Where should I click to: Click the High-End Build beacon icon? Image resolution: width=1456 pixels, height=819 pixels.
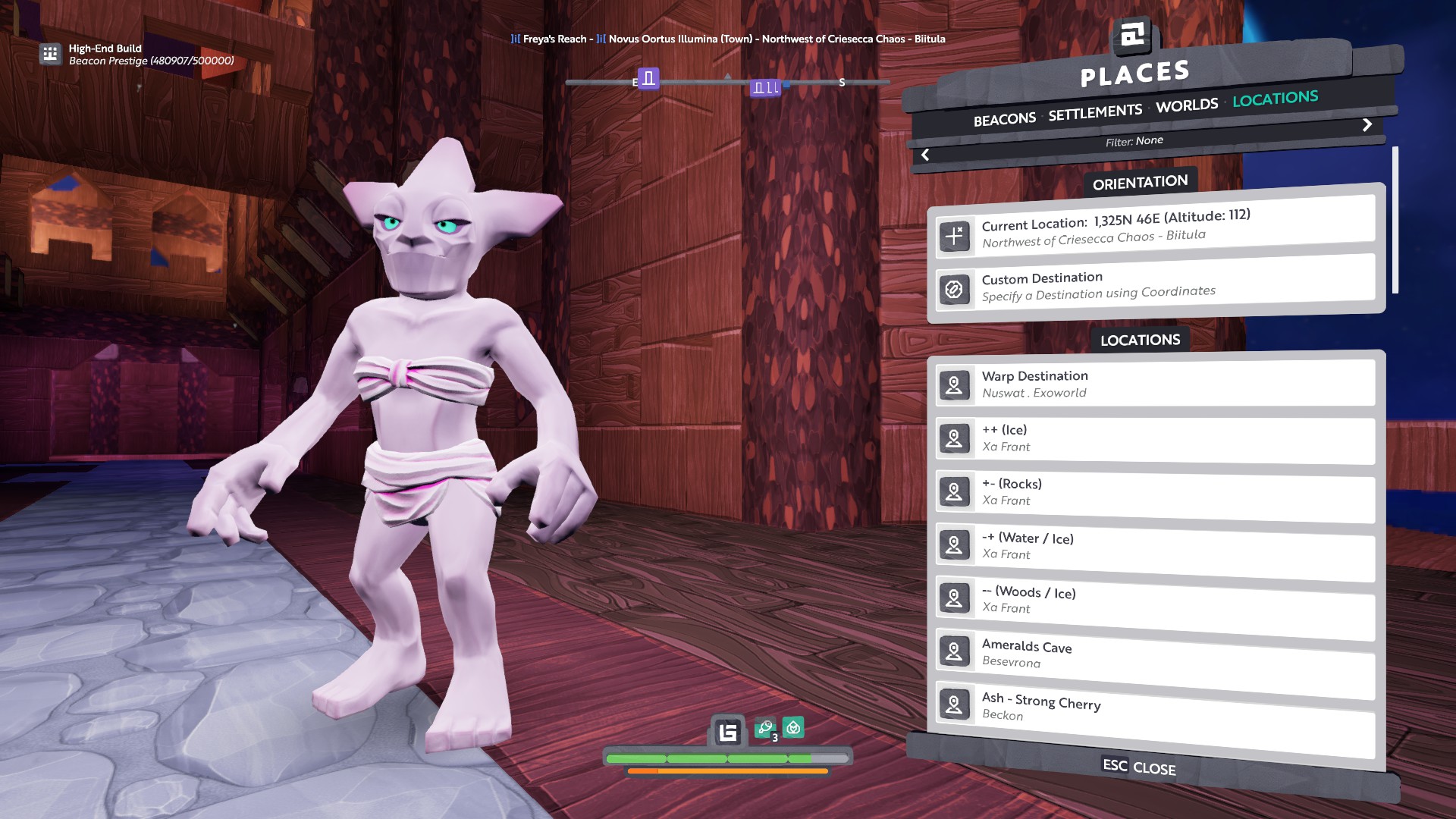50,54
